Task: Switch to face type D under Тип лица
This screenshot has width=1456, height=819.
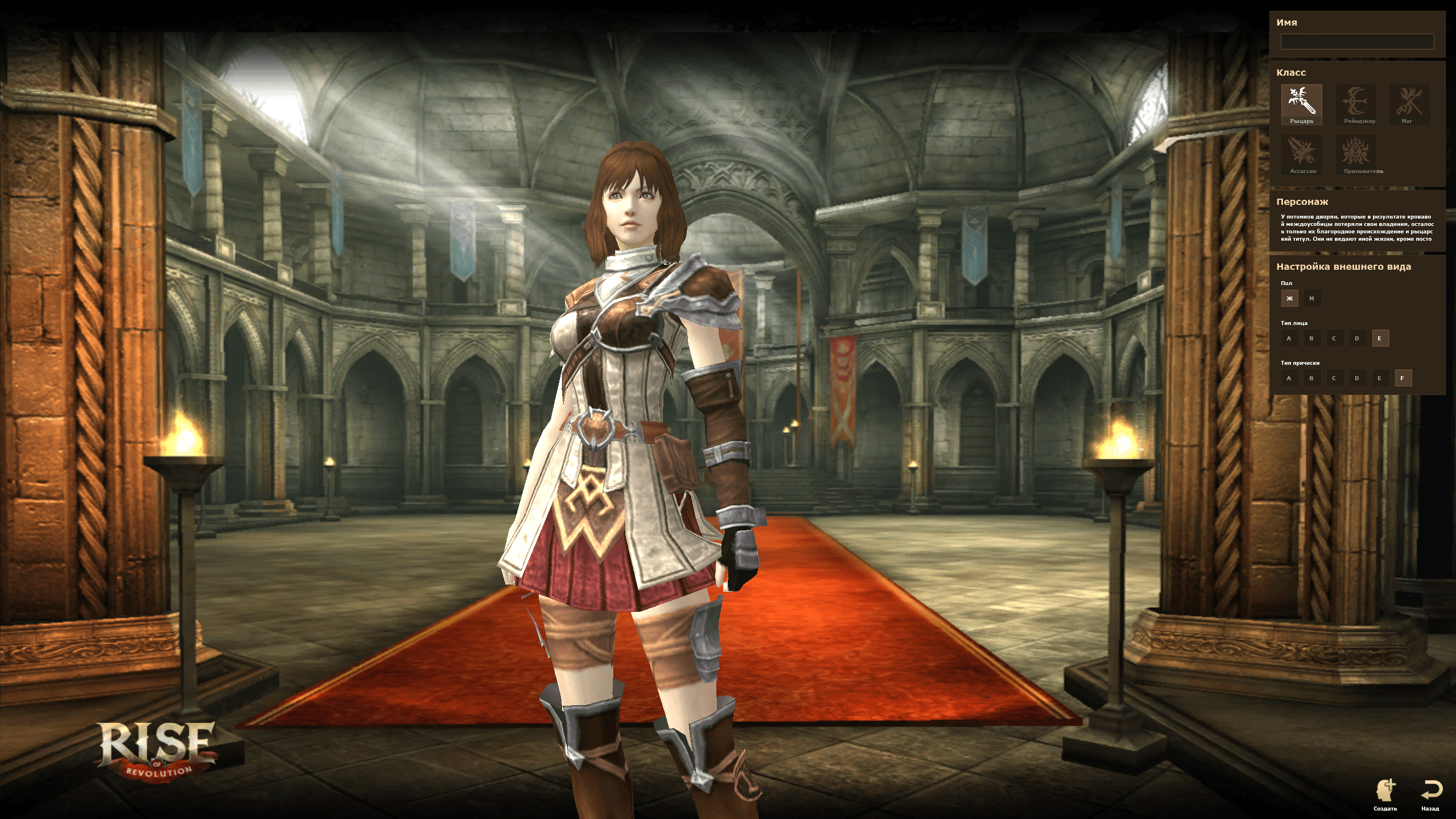Action: click(x=1357, y=338)
